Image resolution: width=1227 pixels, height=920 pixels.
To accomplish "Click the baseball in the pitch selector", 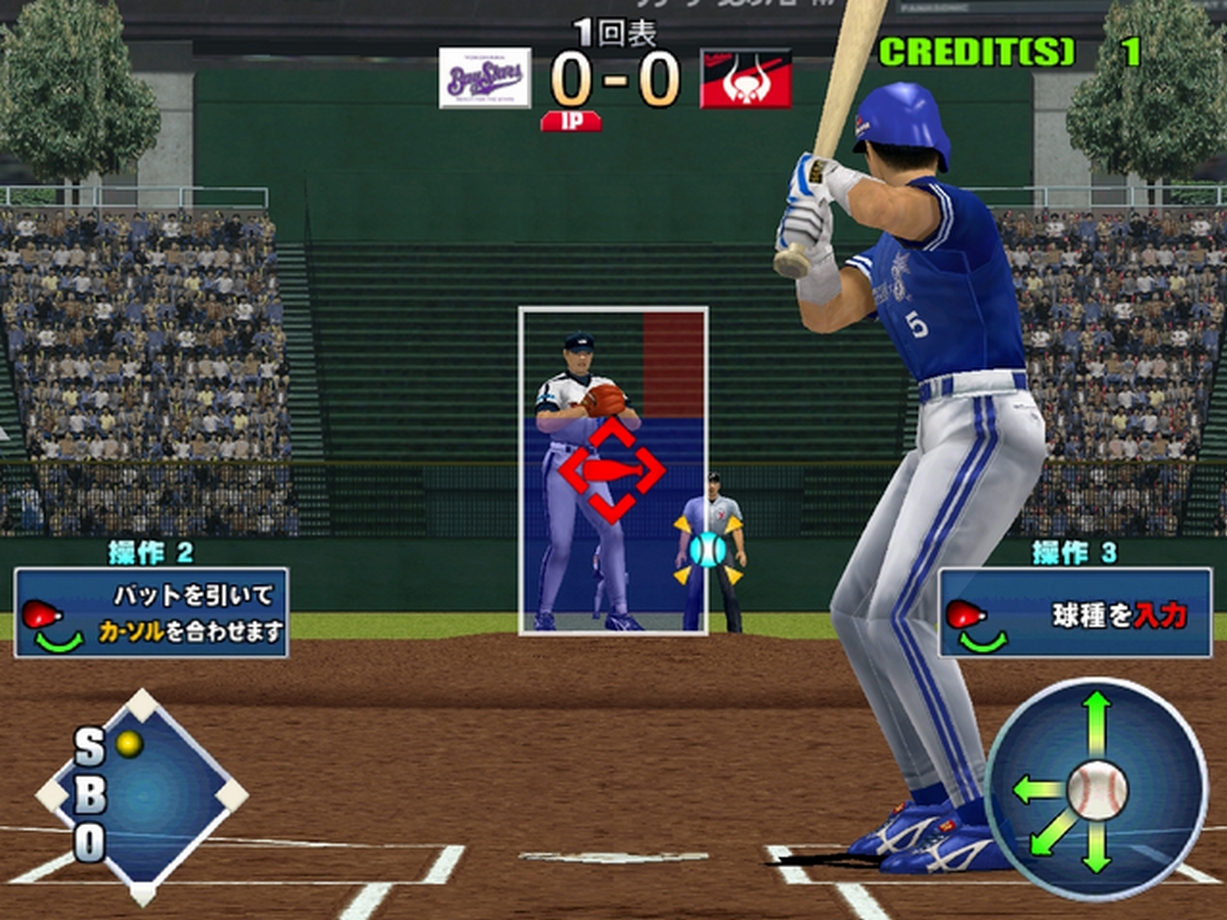I will [x=1097, y=790].
